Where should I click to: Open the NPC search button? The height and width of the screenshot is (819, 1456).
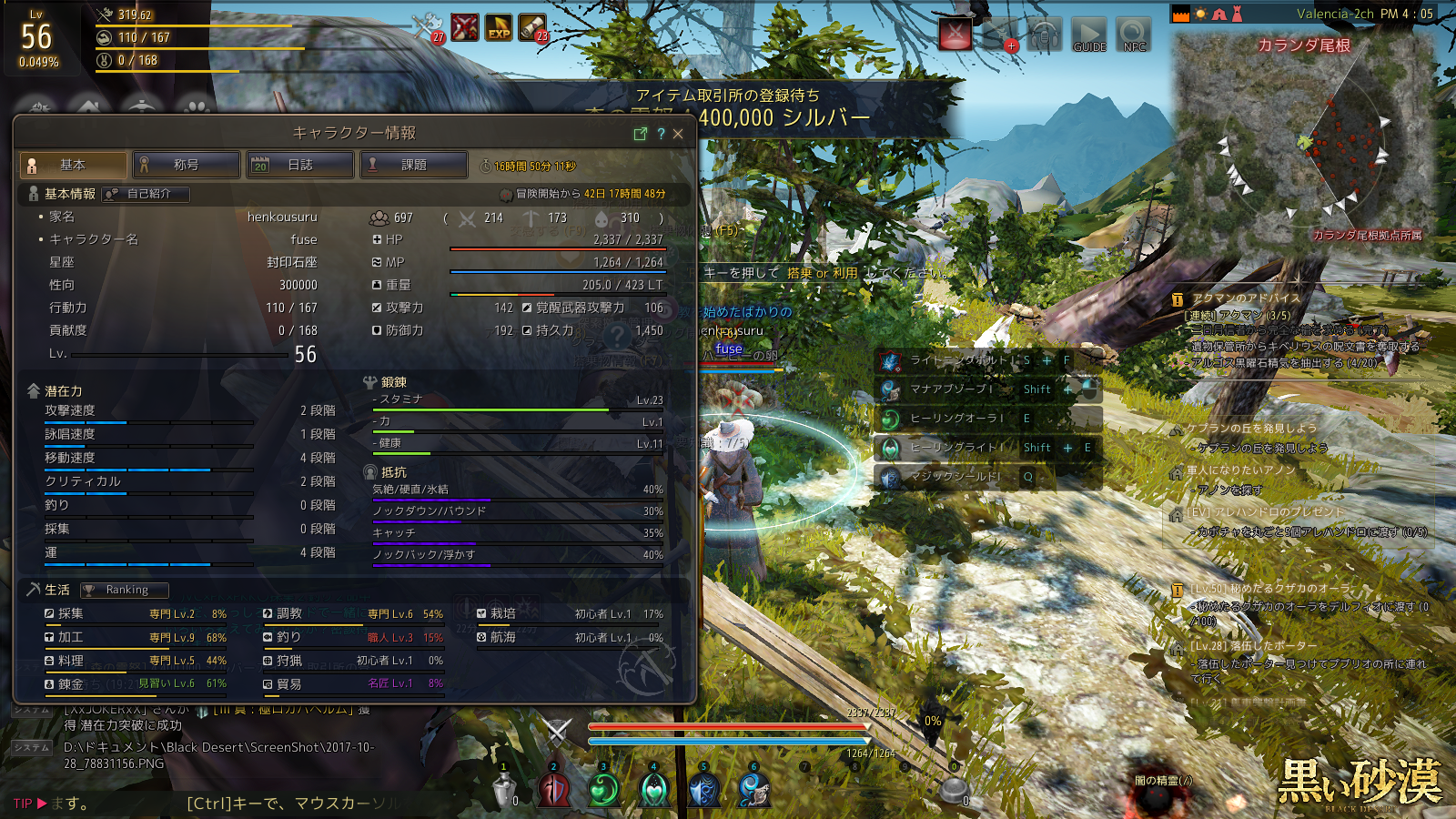[x=1134, y=35]
